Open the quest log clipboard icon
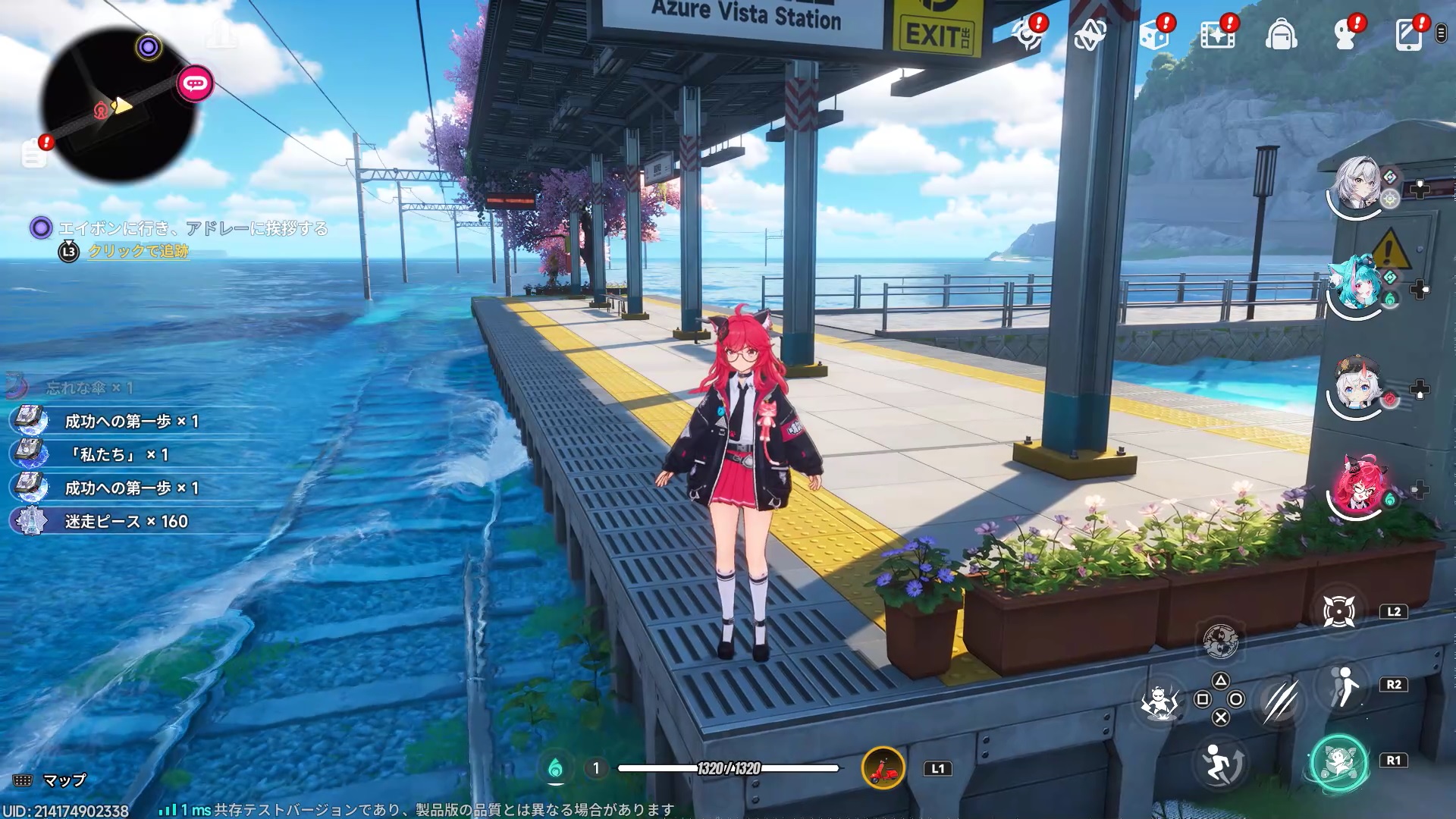The height and width of the screenshot is (819, 1456). click(x=33, y=154)
